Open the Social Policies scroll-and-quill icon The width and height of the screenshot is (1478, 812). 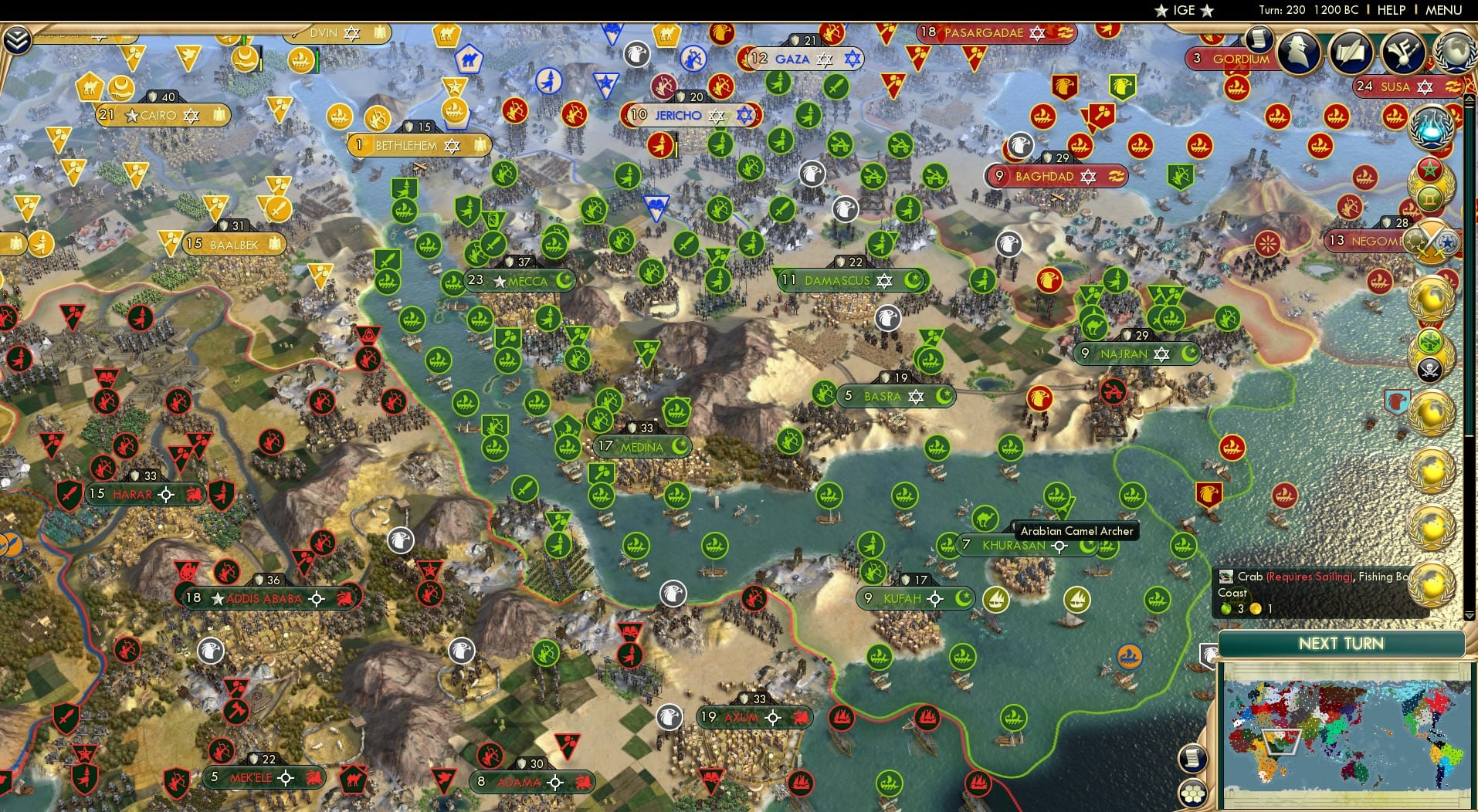point(1350,52)
